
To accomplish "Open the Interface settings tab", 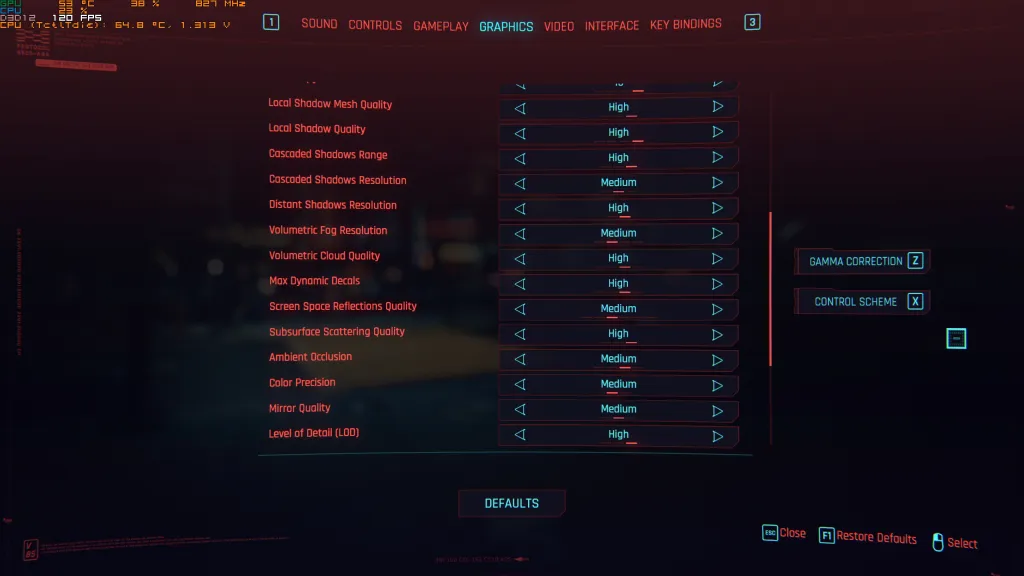I will coord(612,25).
